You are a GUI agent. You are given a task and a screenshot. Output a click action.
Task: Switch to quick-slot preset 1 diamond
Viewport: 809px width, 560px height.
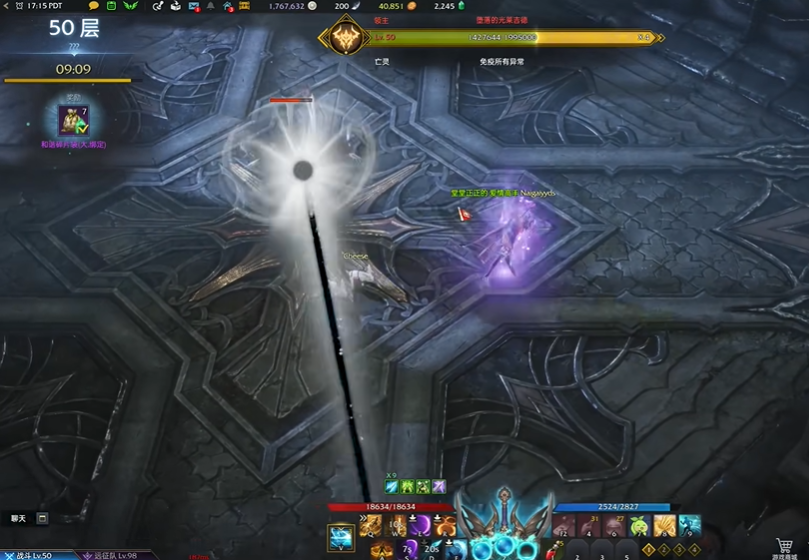(648, 549)
